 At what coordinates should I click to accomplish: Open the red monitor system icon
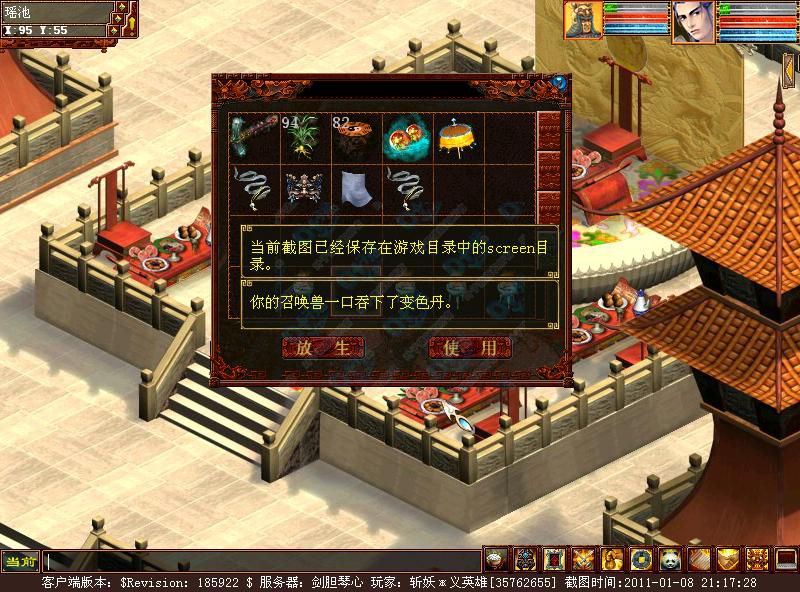click(x=786, y=559)
